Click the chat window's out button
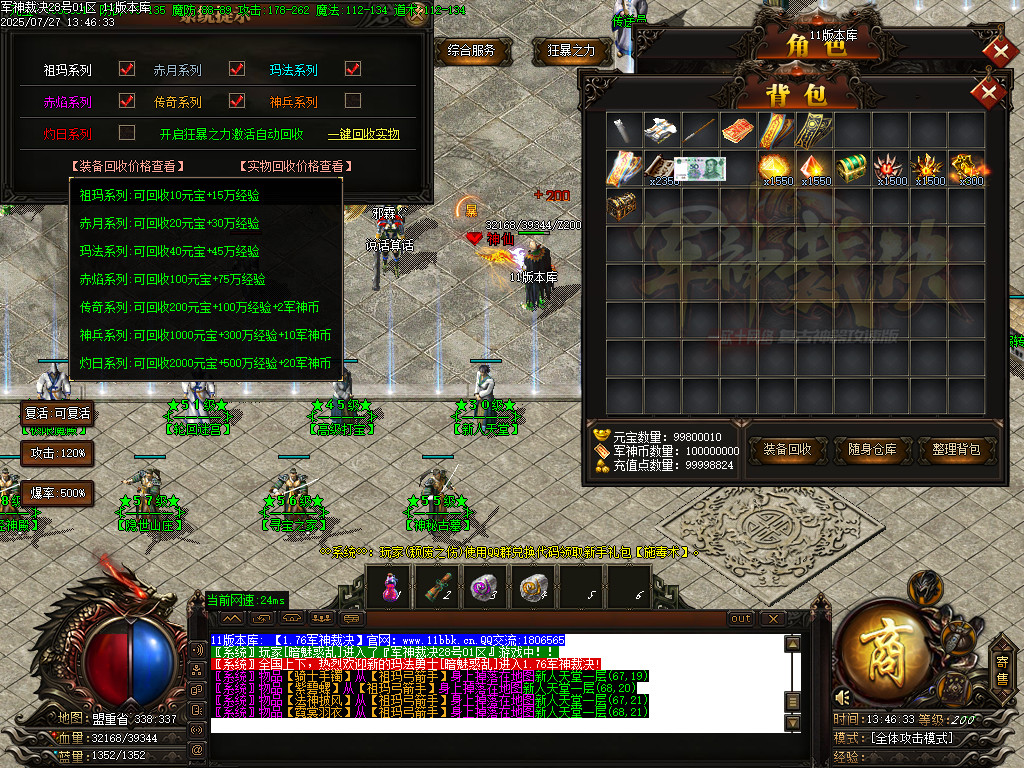The width and height of the screenshot is (1024, 768). 741,618
